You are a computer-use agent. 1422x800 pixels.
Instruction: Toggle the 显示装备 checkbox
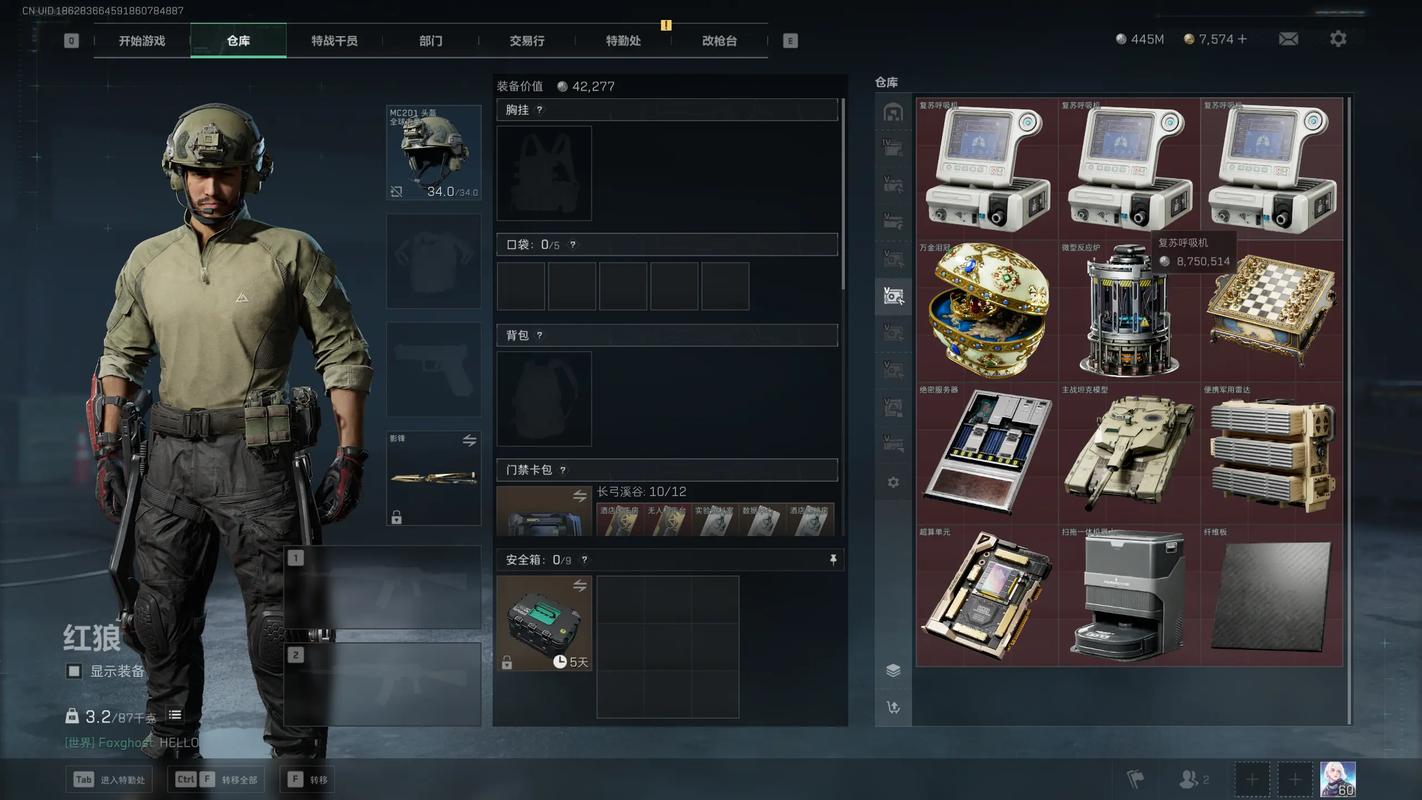point(74,671)
